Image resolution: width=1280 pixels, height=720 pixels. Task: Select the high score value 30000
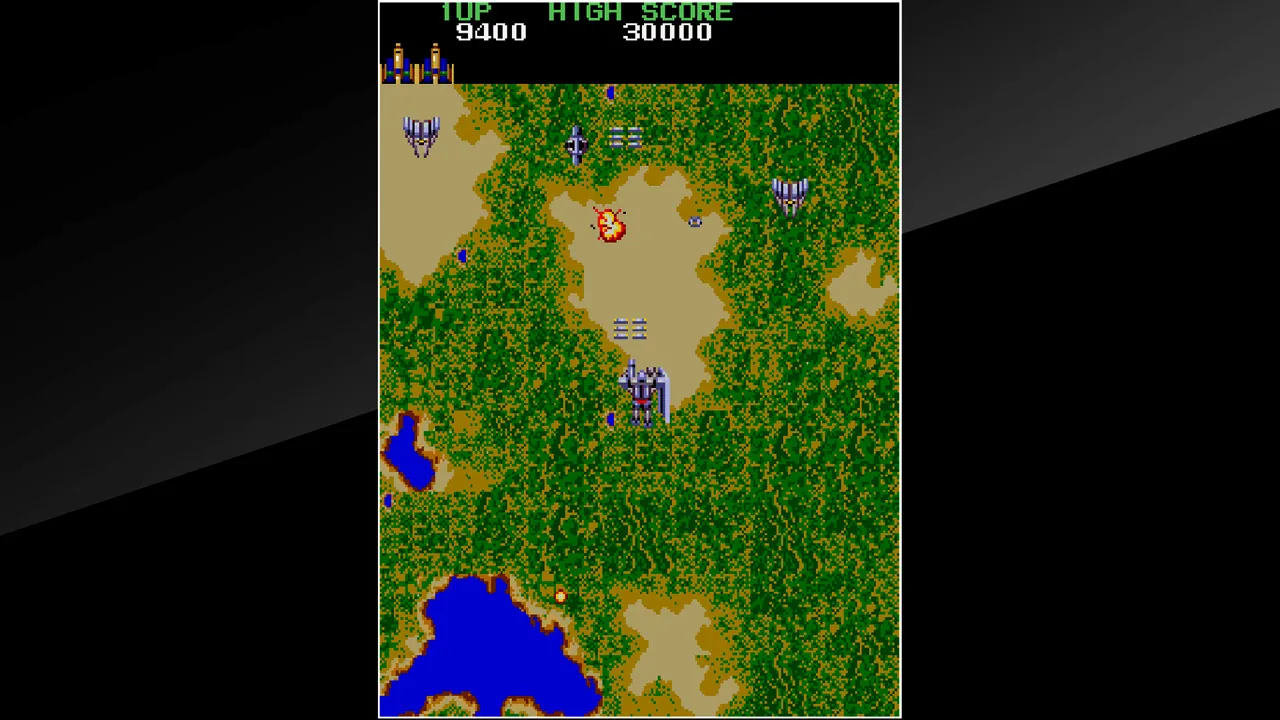(x=668, y=32)
